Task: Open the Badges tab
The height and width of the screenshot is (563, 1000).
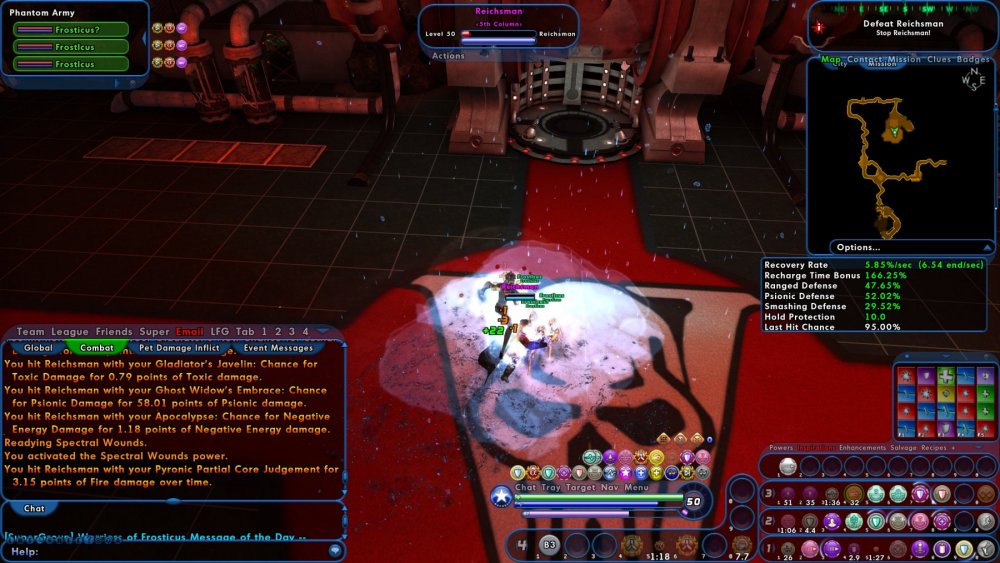Action: click(x=973, y=60)
